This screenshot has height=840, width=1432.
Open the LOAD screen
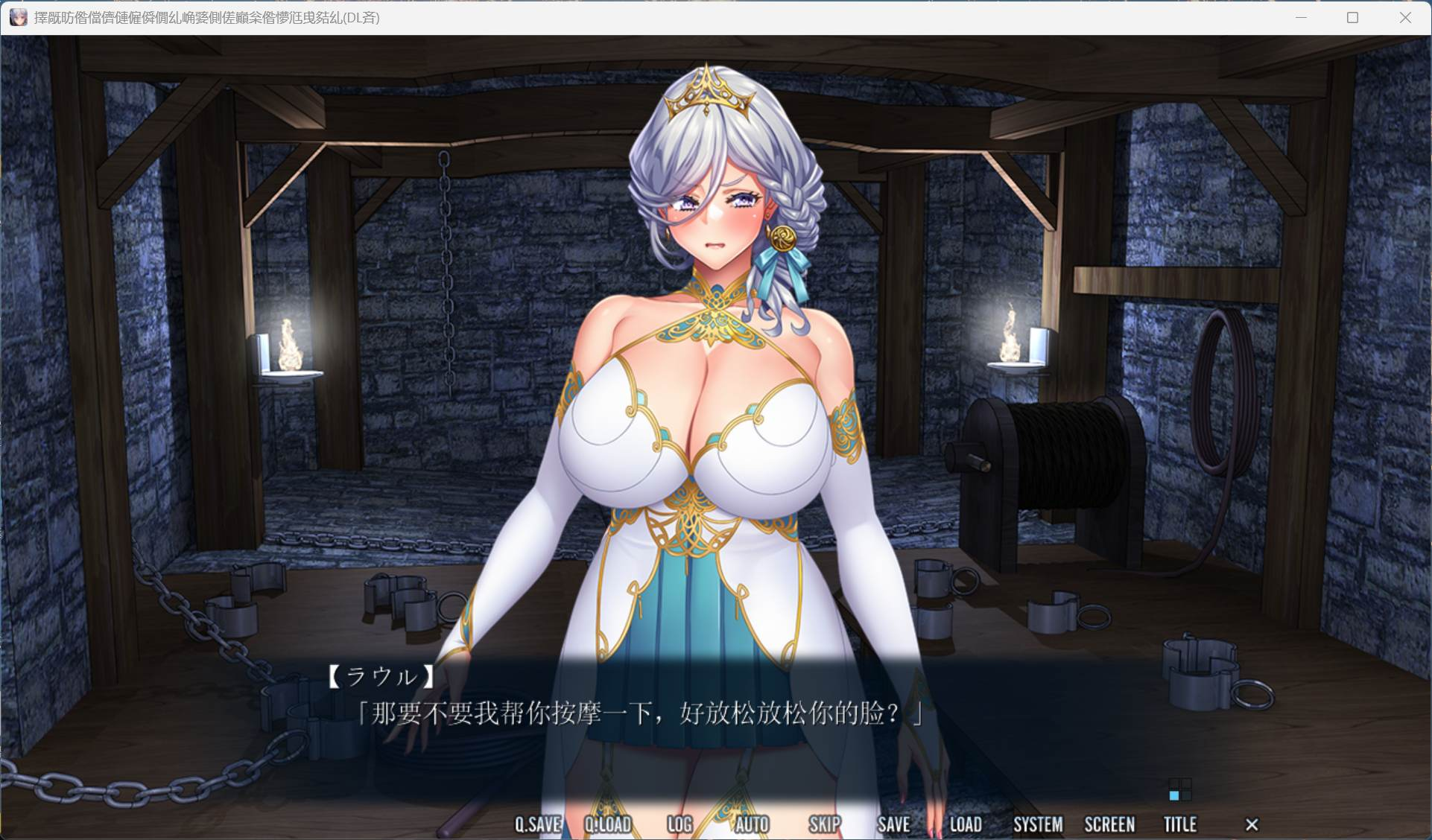click(966, 824)
